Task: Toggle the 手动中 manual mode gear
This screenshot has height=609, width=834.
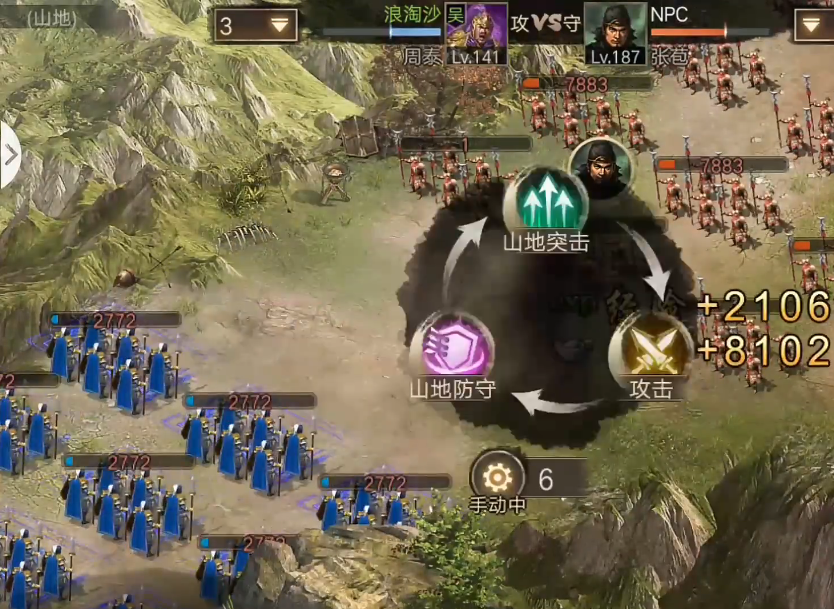Action: [497, 477]
